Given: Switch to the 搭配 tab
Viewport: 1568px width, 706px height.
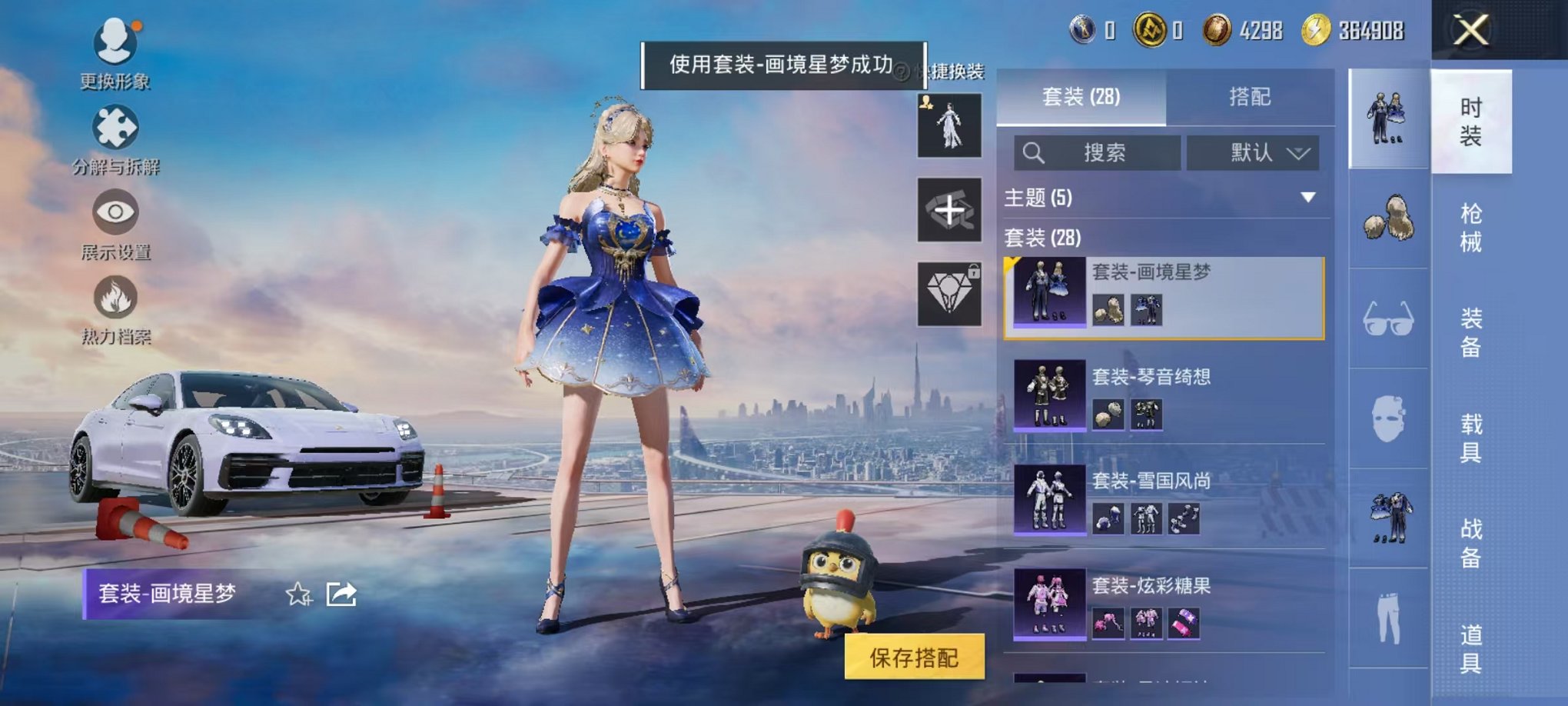Looking at the screenshot, I should tap(1249, 96).
